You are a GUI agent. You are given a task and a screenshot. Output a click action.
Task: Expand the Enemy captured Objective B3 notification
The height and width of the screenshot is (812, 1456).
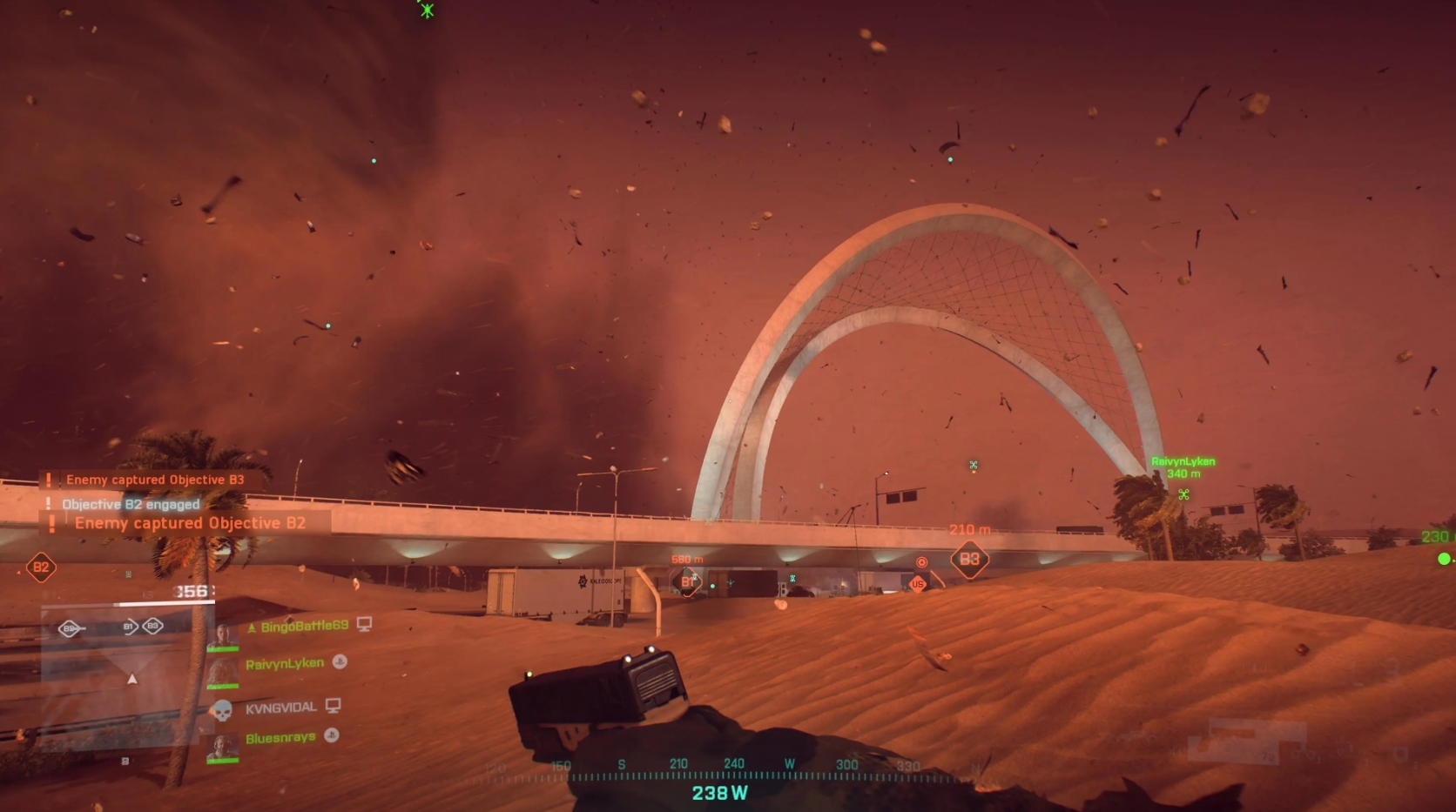coord(152,480)
